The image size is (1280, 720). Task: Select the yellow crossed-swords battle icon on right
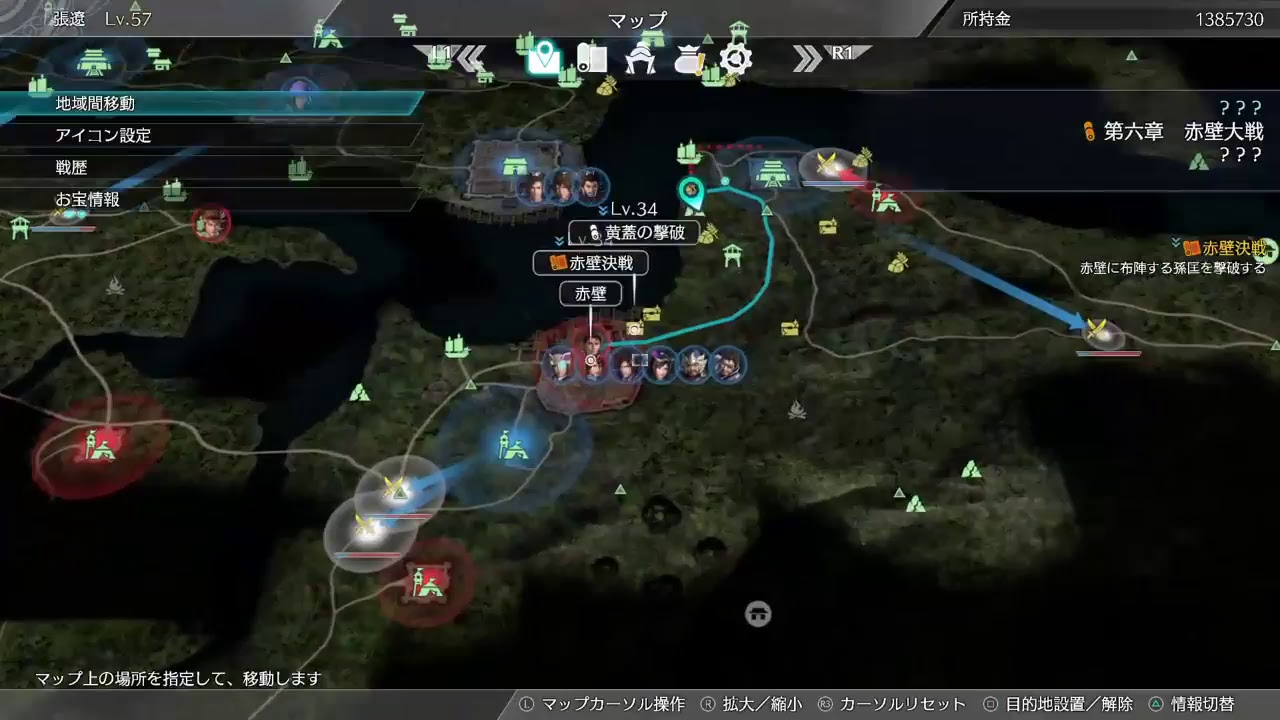click(1095, 330)
